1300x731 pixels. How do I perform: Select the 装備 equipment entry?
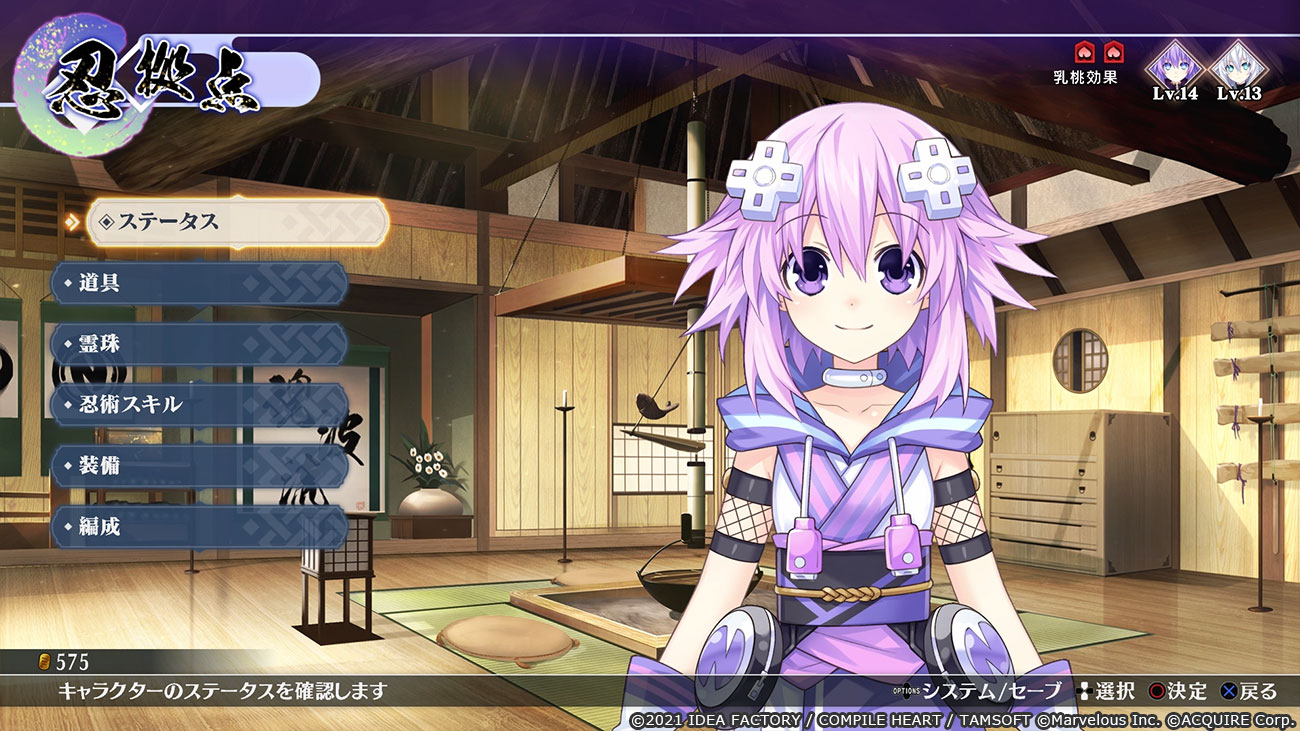coord(200,466)
